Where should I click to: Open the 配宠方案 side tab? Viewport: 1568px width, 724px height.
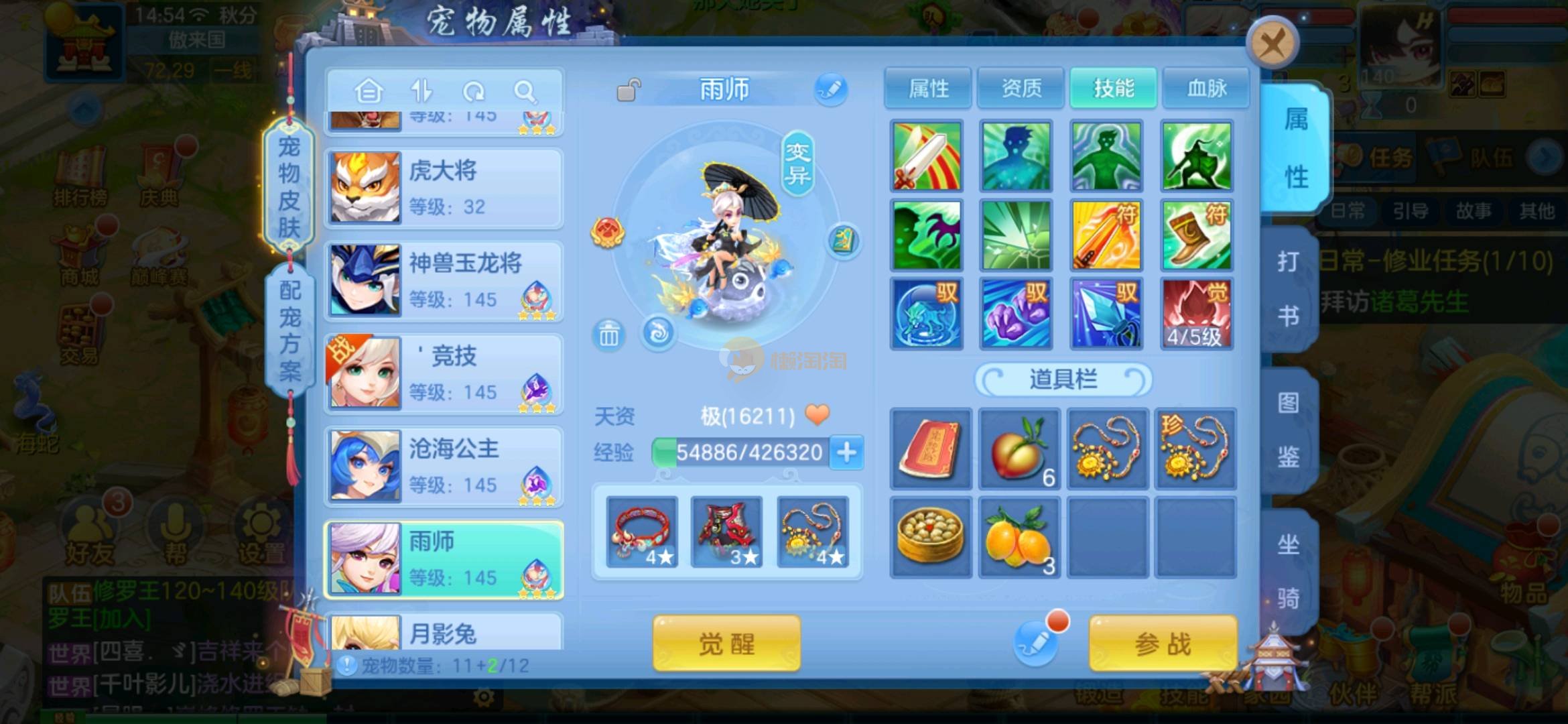coord(289,330)
